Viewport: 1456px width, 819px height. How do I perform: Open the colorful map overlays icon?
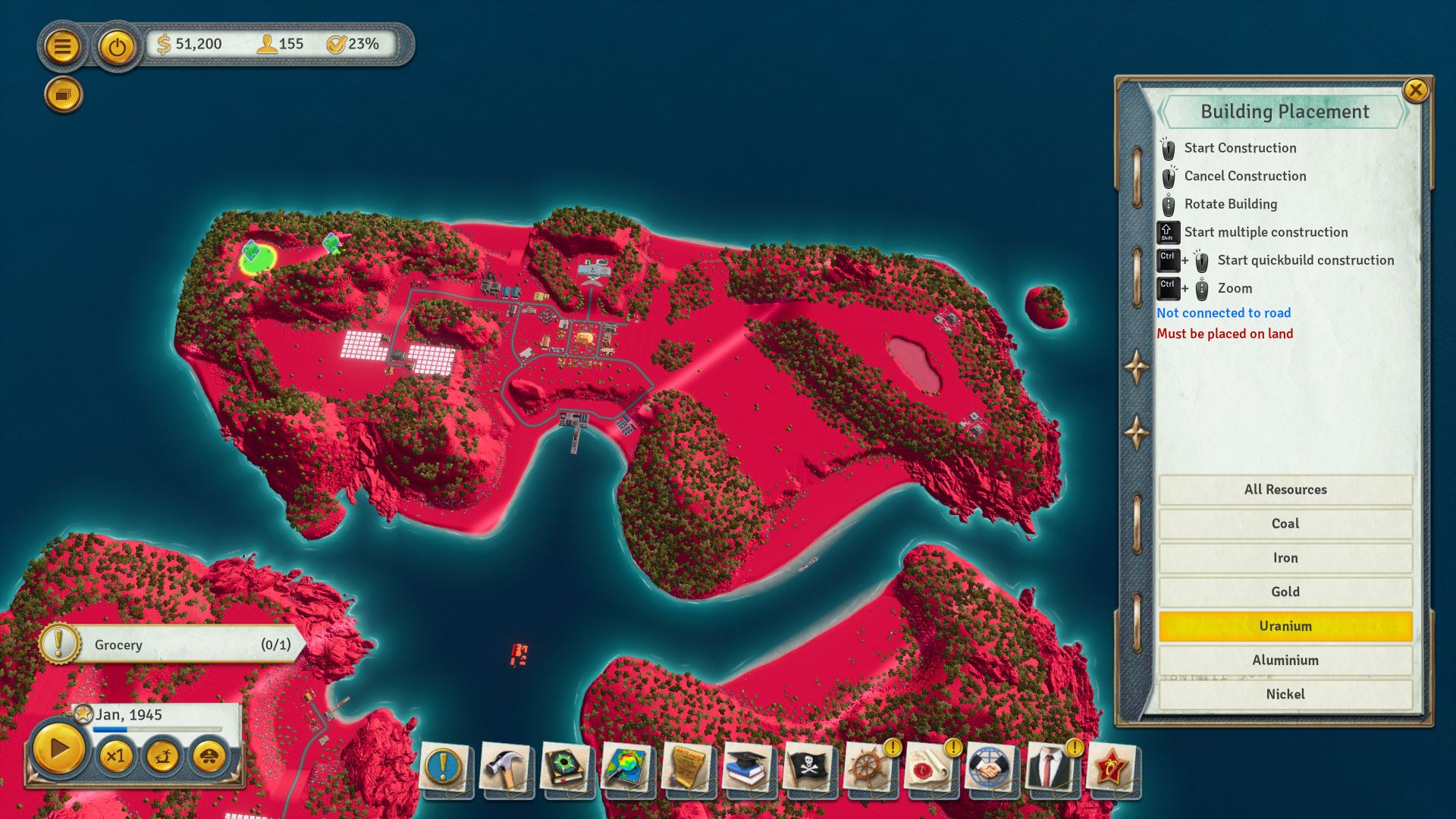627,767
